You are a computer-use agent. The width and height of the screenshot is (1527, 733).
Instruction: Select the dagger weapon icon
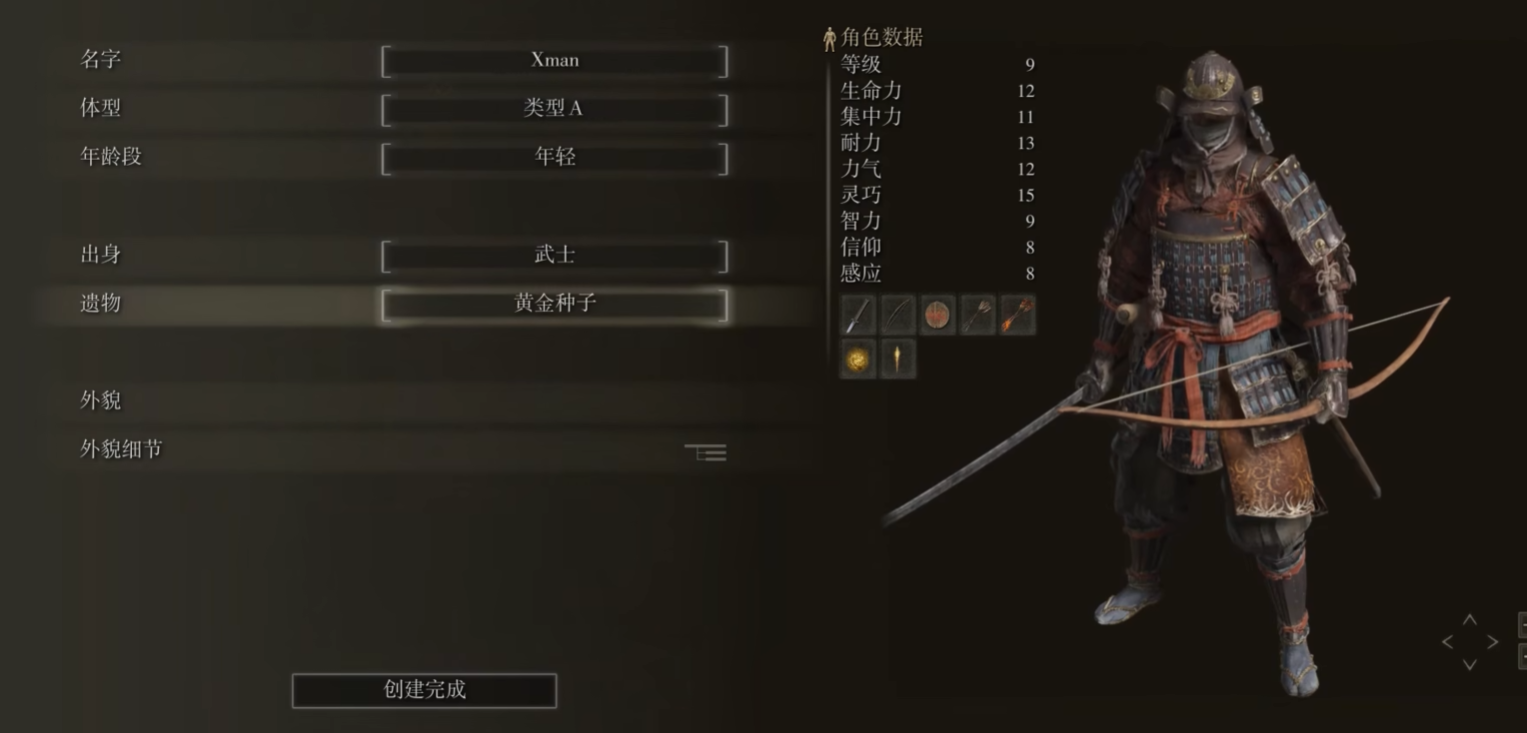coord(858,313)
